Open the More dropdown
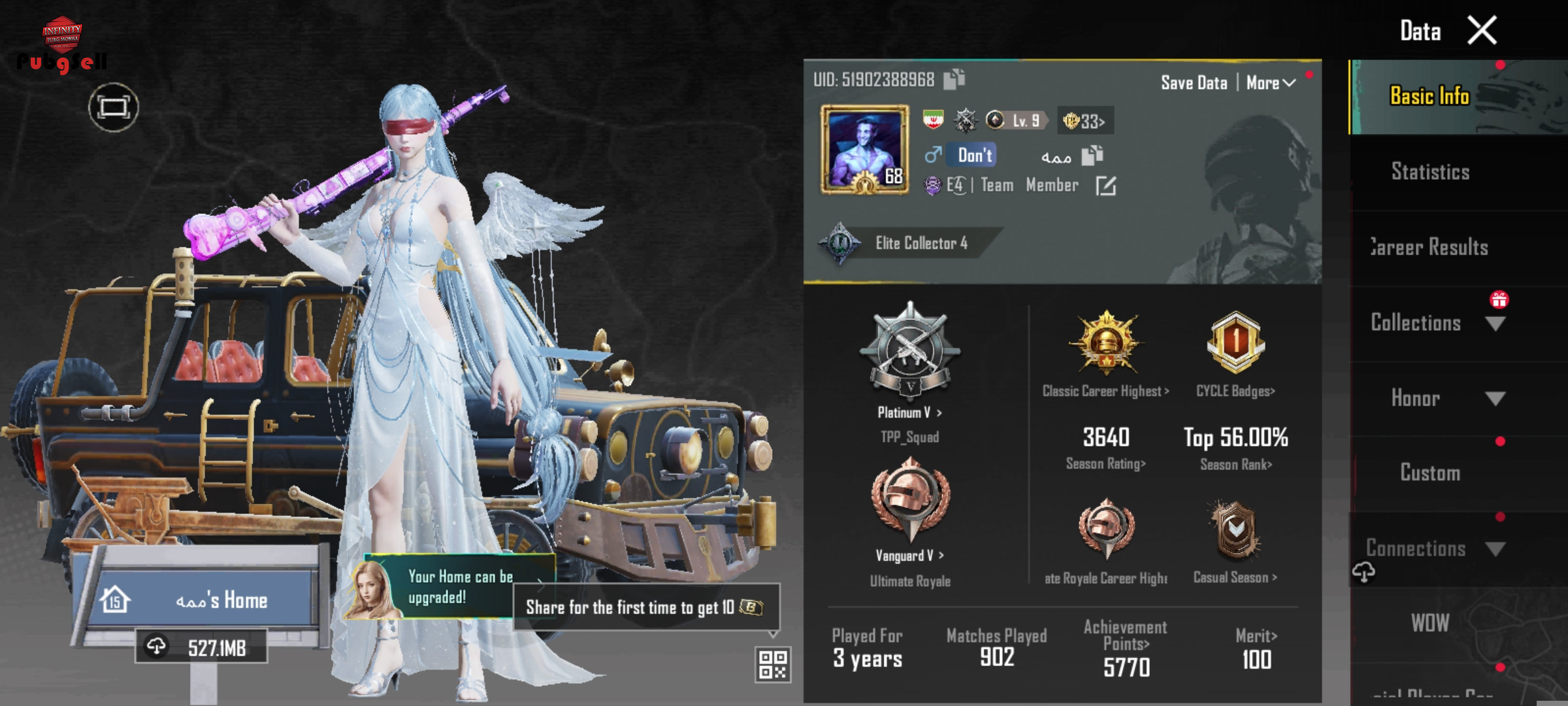This screenshot has width=1568, height=706. pyautogui.click(x=1270, y=83)
